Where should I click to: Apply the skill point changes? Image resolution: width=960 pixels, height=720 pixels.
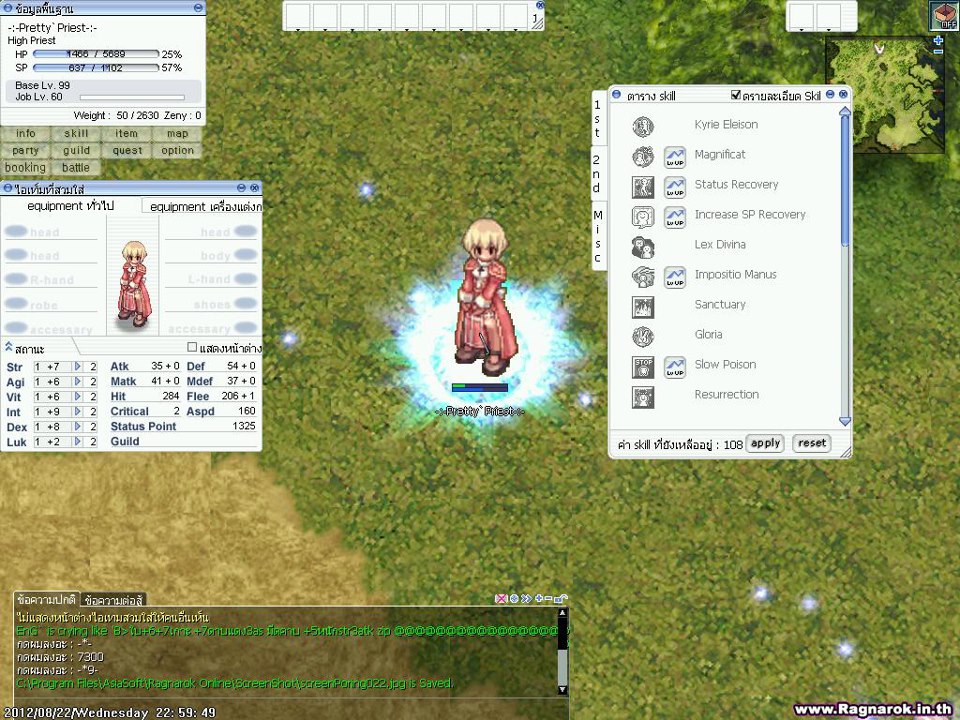pyautogui.click(x=765, y=443)
